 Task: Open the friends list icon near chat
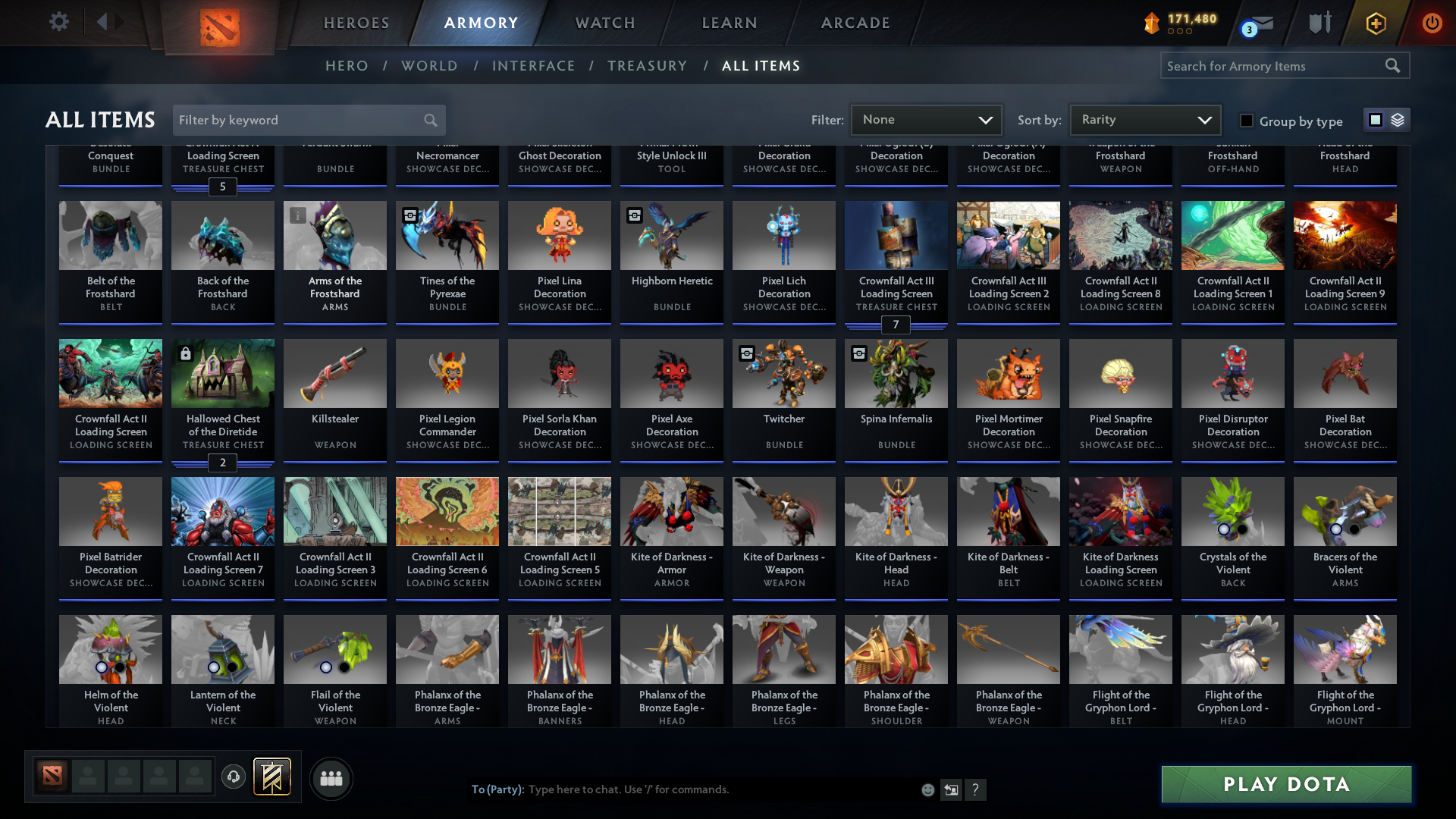(x=330, y=778)
